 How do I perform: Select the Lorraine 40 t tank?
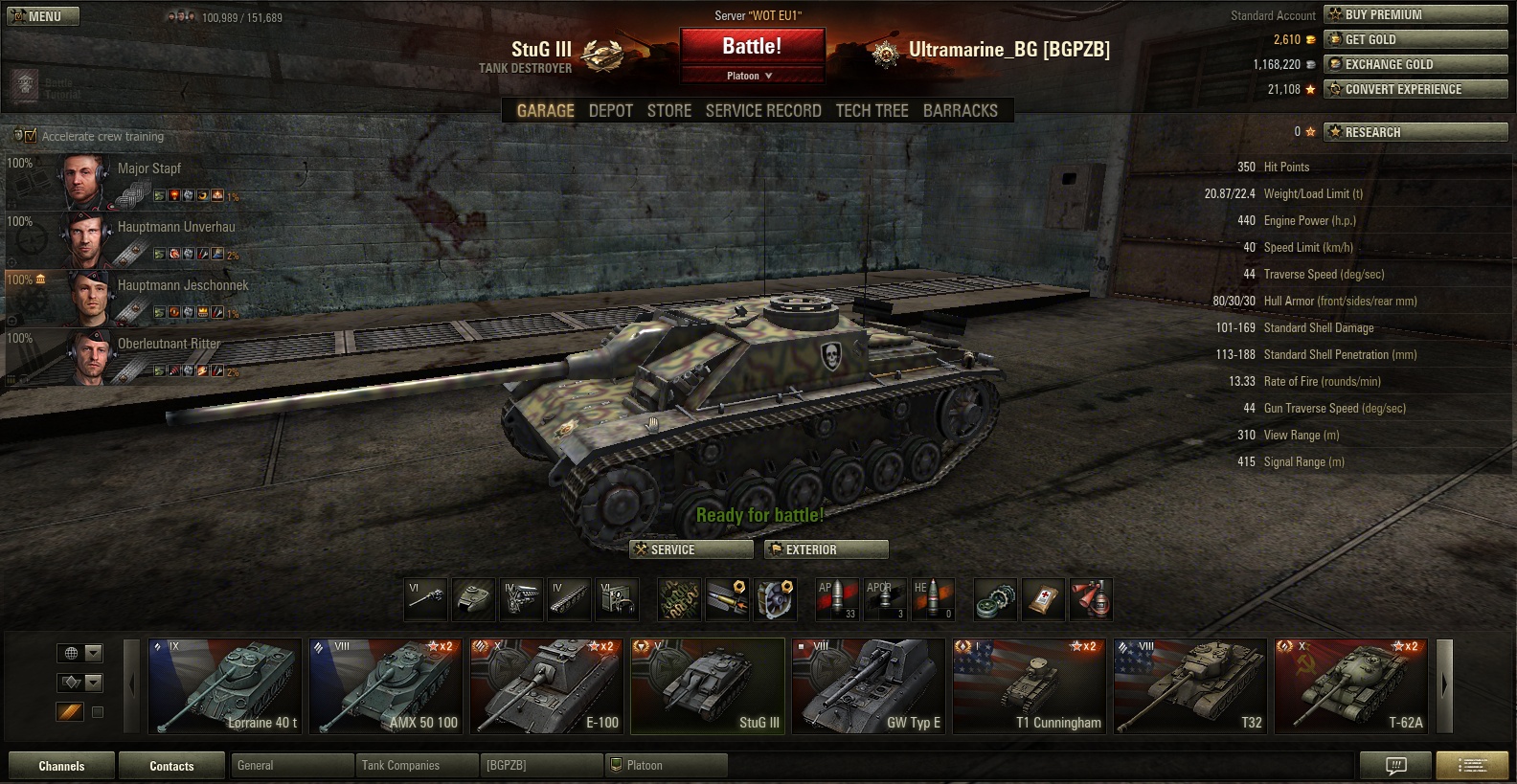225,686
